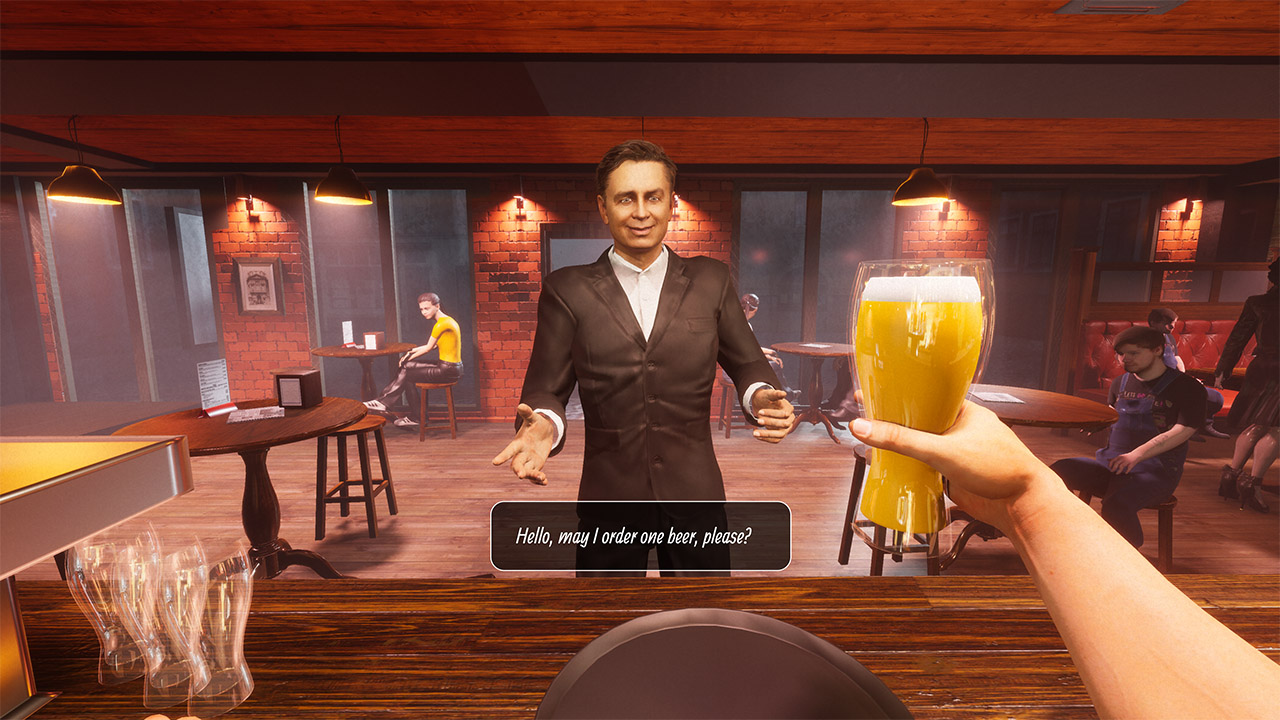Click the customer wearing blue overalls
This screenshot has width=1280, height=720.
pyautogui.click(x=1140, y=420)
